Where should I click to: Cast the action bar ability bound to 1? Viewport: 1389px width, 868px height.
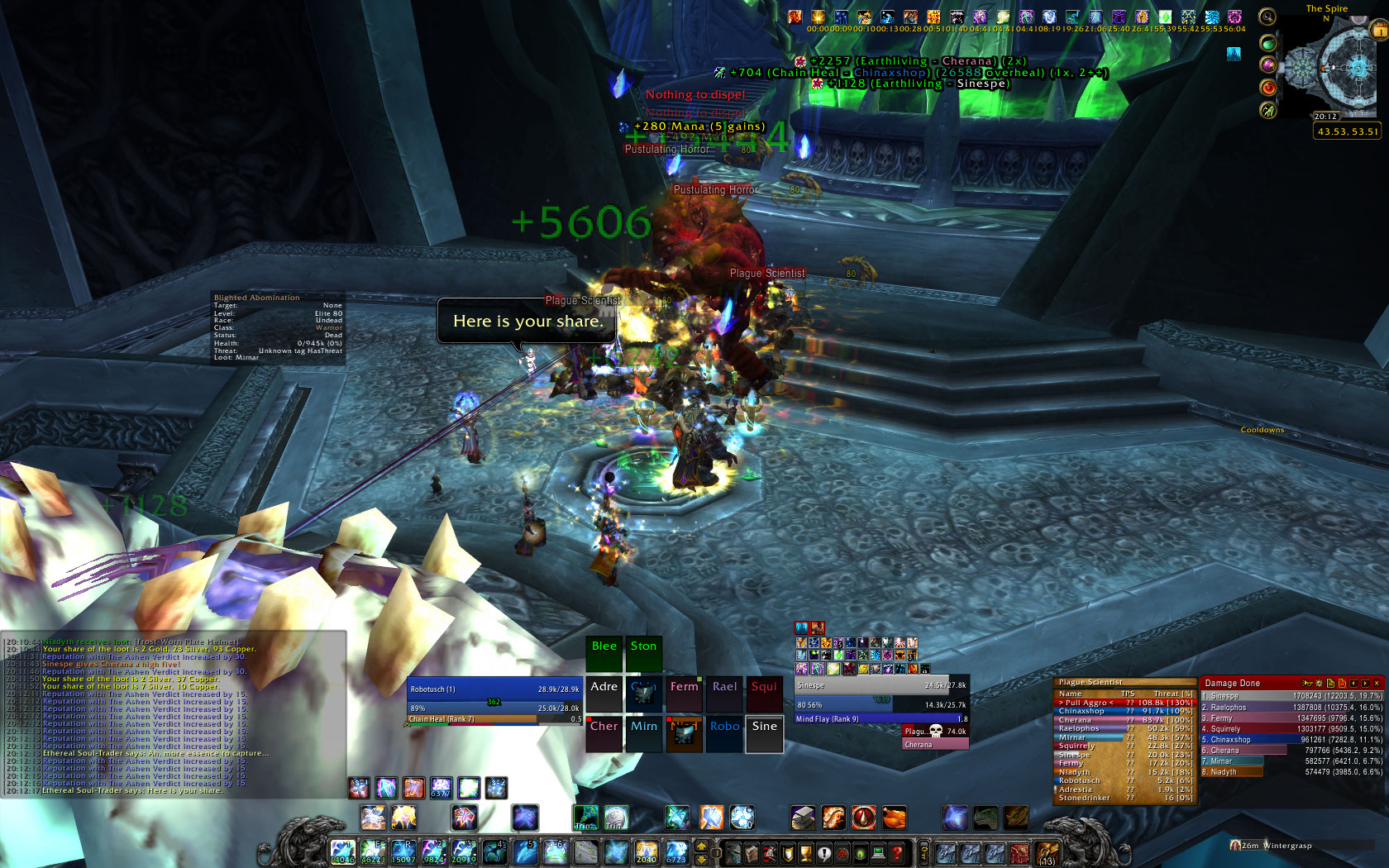(342, 851)
